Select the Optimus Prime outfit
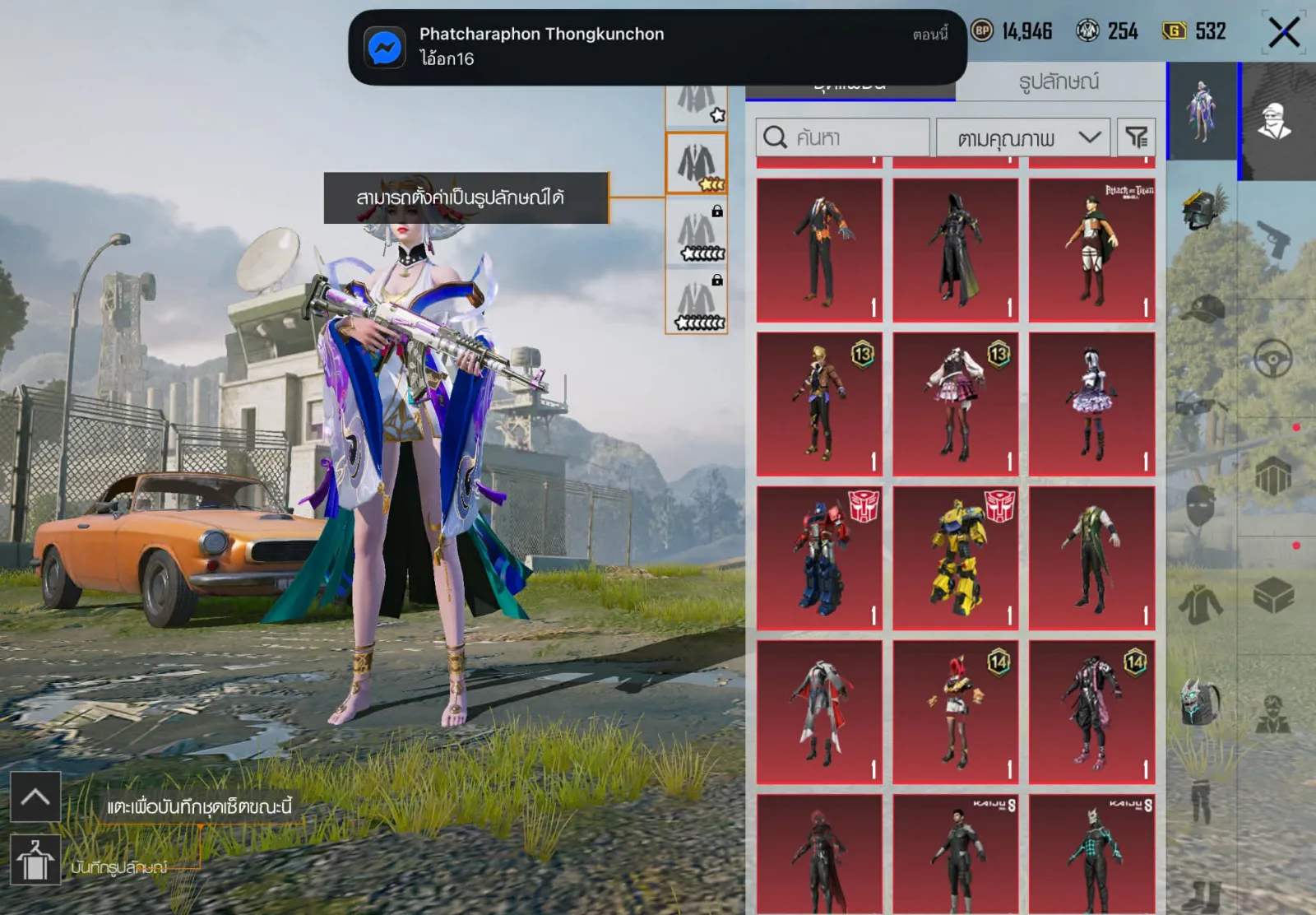 coord(819,558)
